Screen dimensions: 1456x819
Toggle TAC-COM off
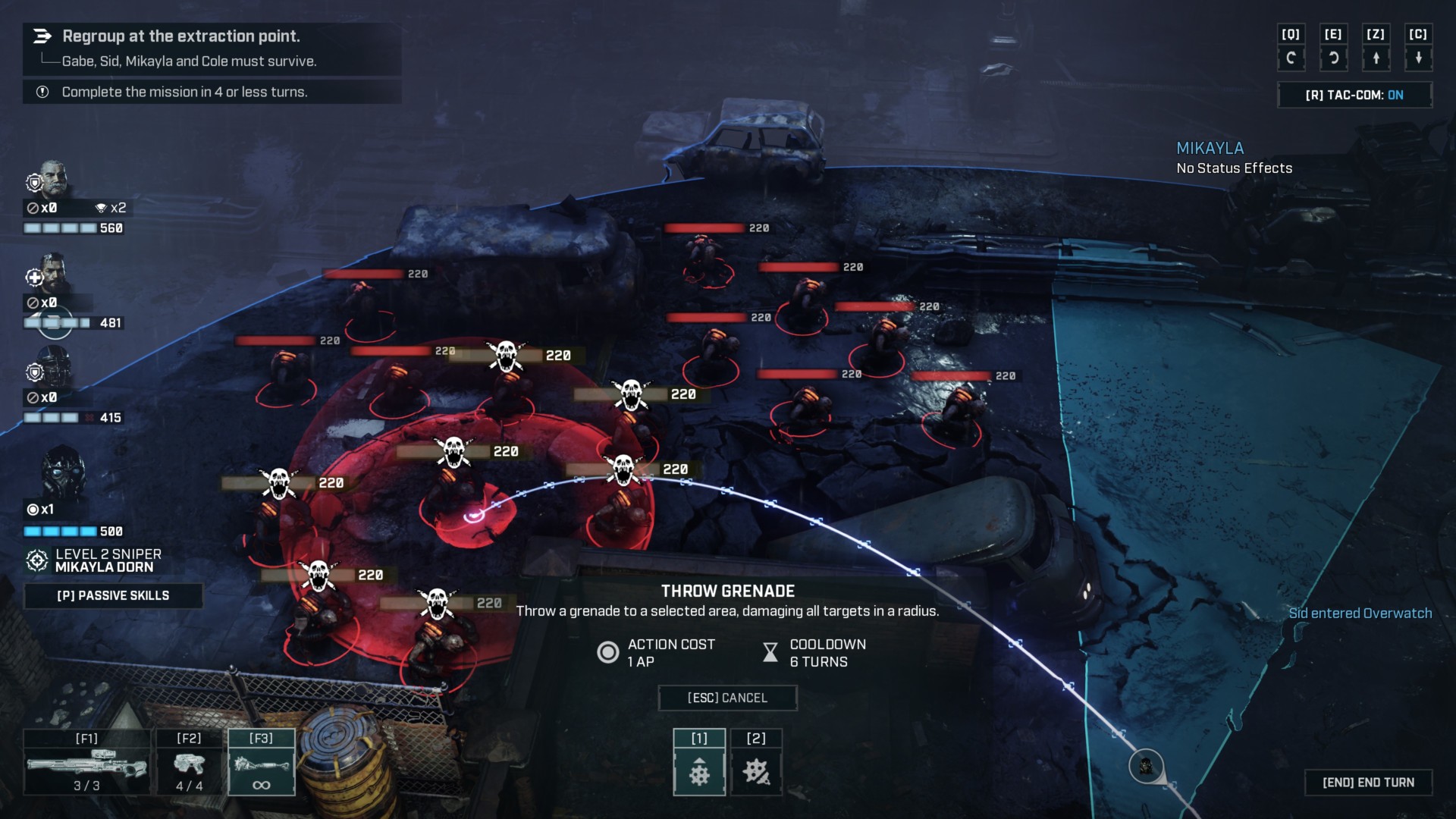[x=1354, y=95]
